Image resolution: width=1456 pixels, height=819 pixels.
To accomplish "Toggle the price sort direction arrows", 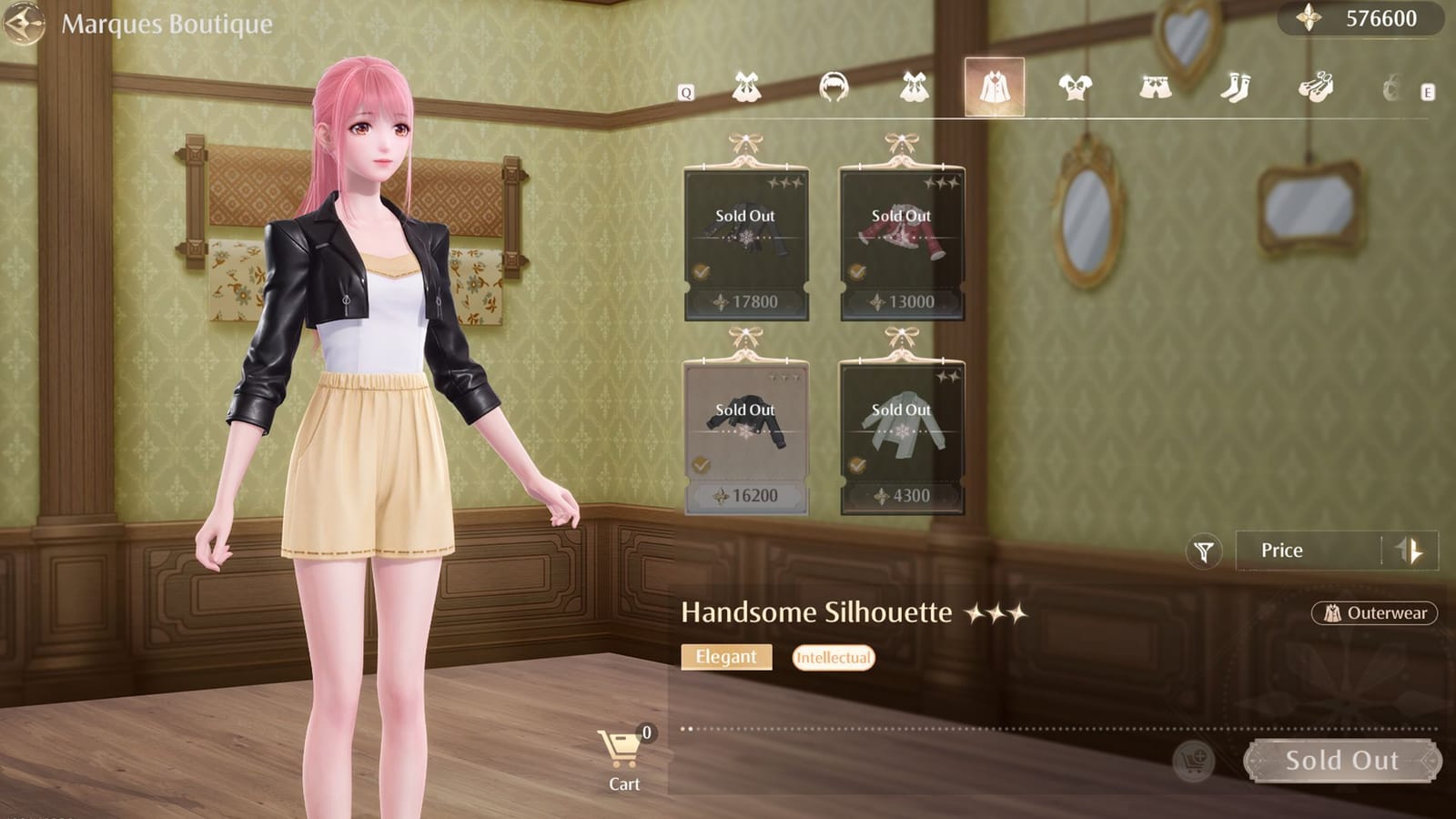I will click(1409, 550).
